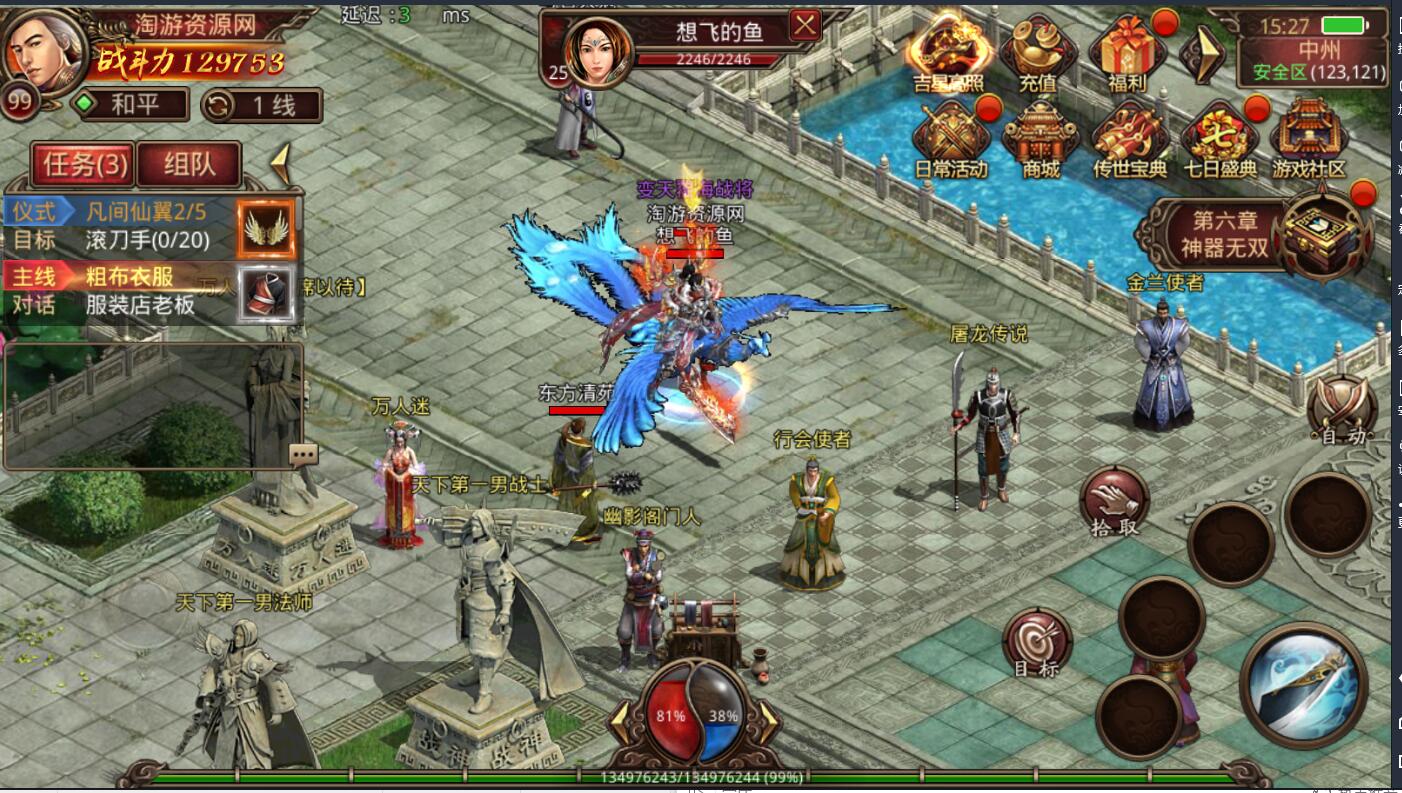
Task: Open the 吉星高照 event icon
Action: point(949,50)
